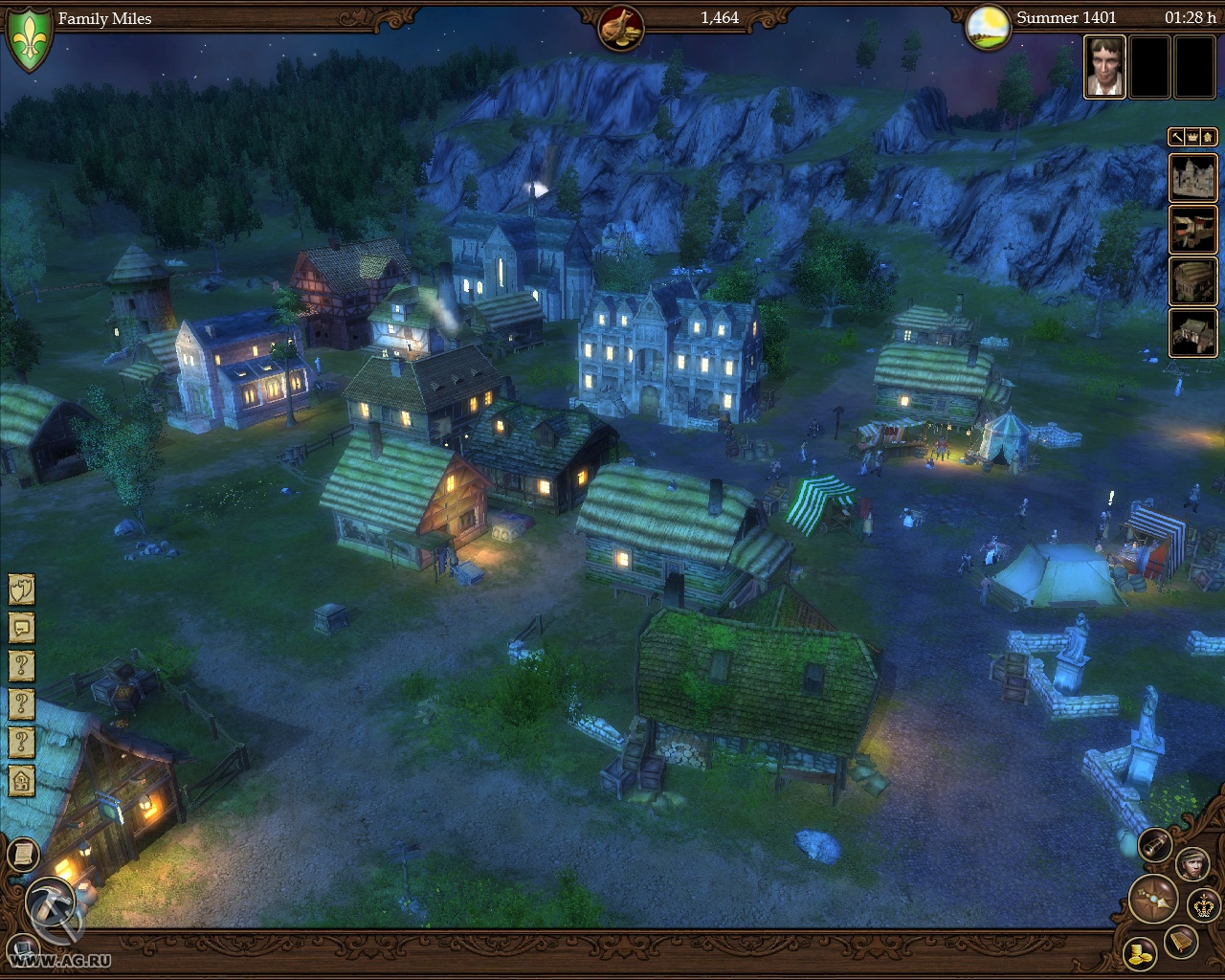
Task: Open the coins trade menu
Action: pos(1140,955)
